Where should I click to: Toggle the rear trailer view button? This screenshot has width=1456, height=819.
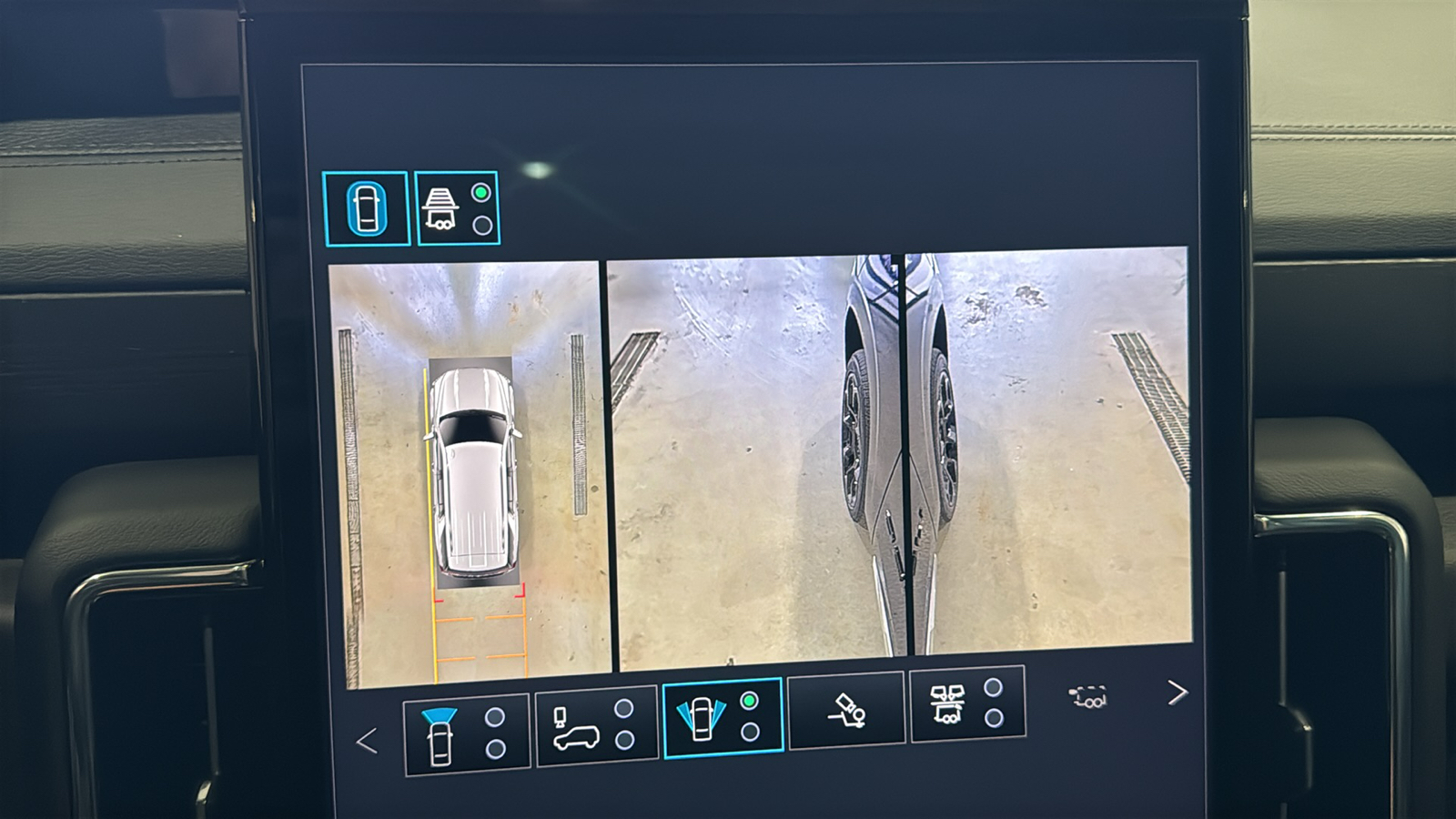point(457,208)
